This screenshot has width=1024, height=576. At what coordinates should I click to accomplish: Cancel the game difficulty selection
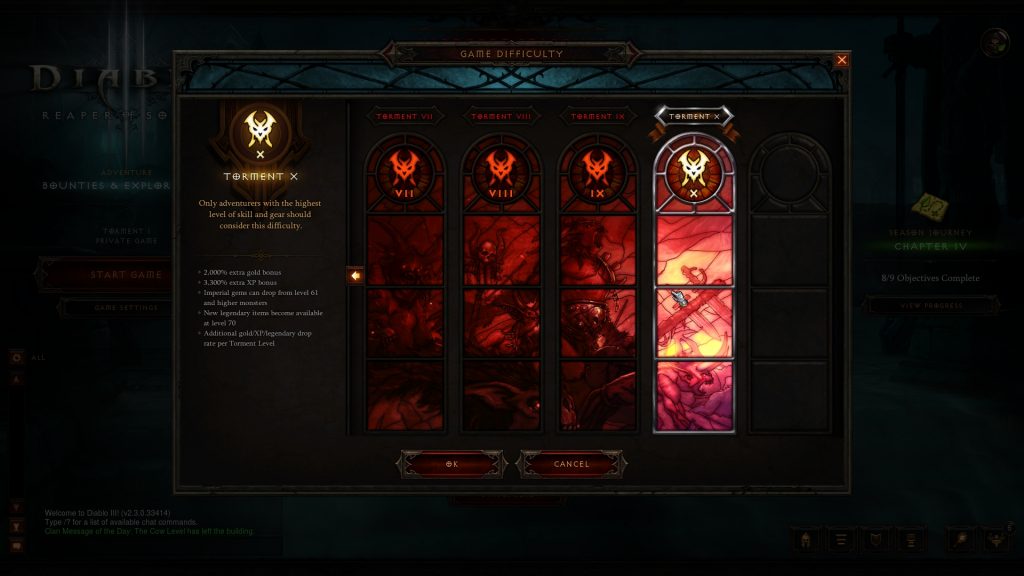tap(571, 464)
